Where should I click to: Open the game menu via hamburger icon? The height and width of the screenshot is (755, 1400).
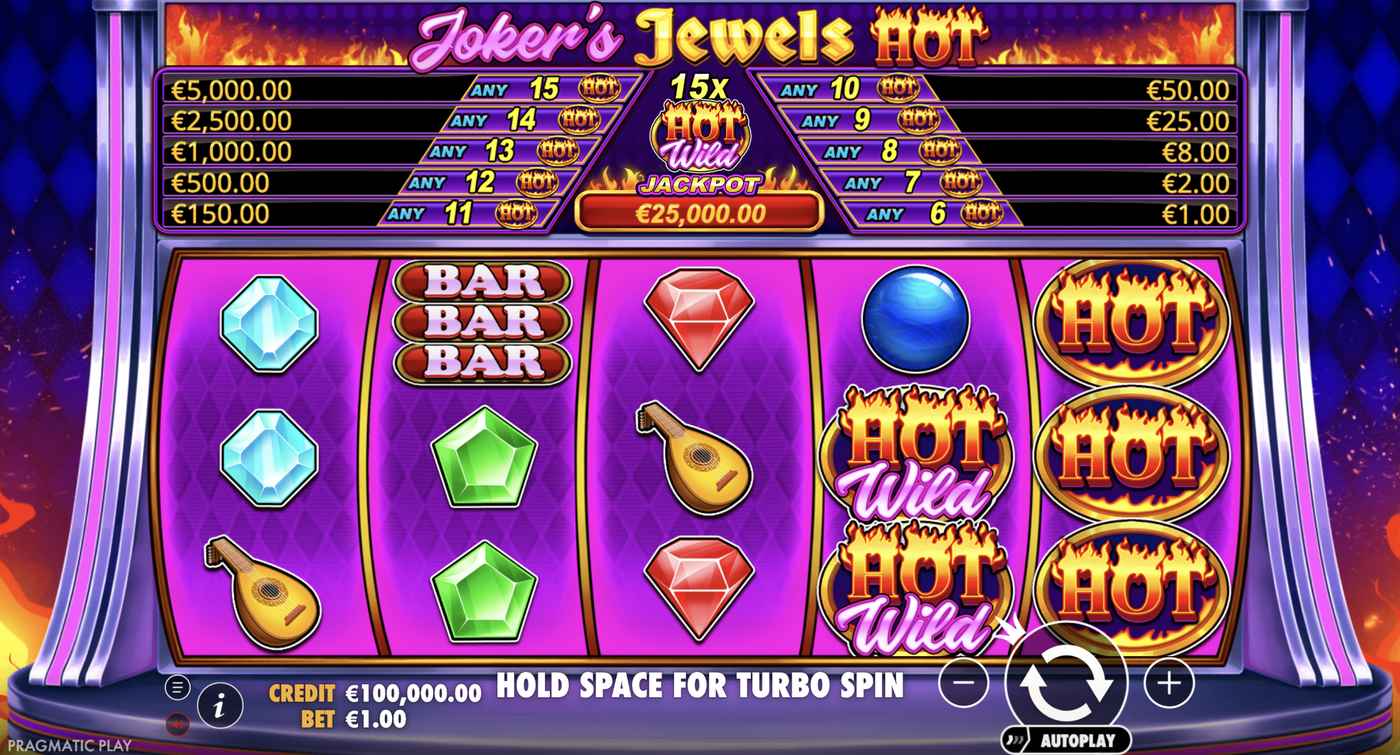[177, 687]
